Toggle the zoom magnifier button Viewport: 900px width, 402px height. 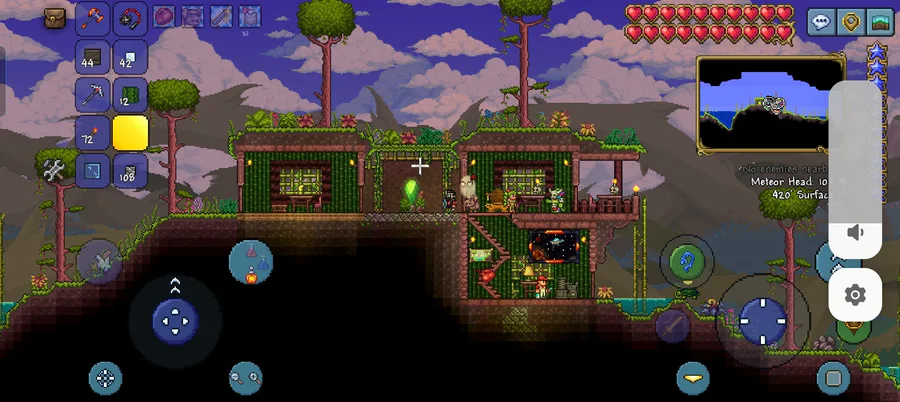245,377
